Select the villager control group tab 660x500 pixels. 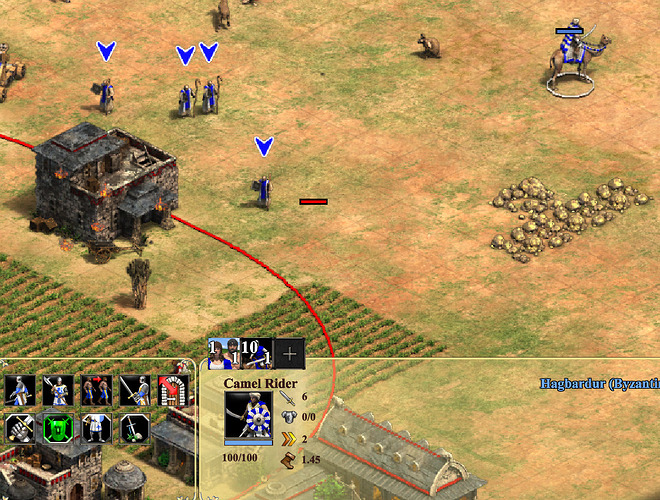point(217,351)
